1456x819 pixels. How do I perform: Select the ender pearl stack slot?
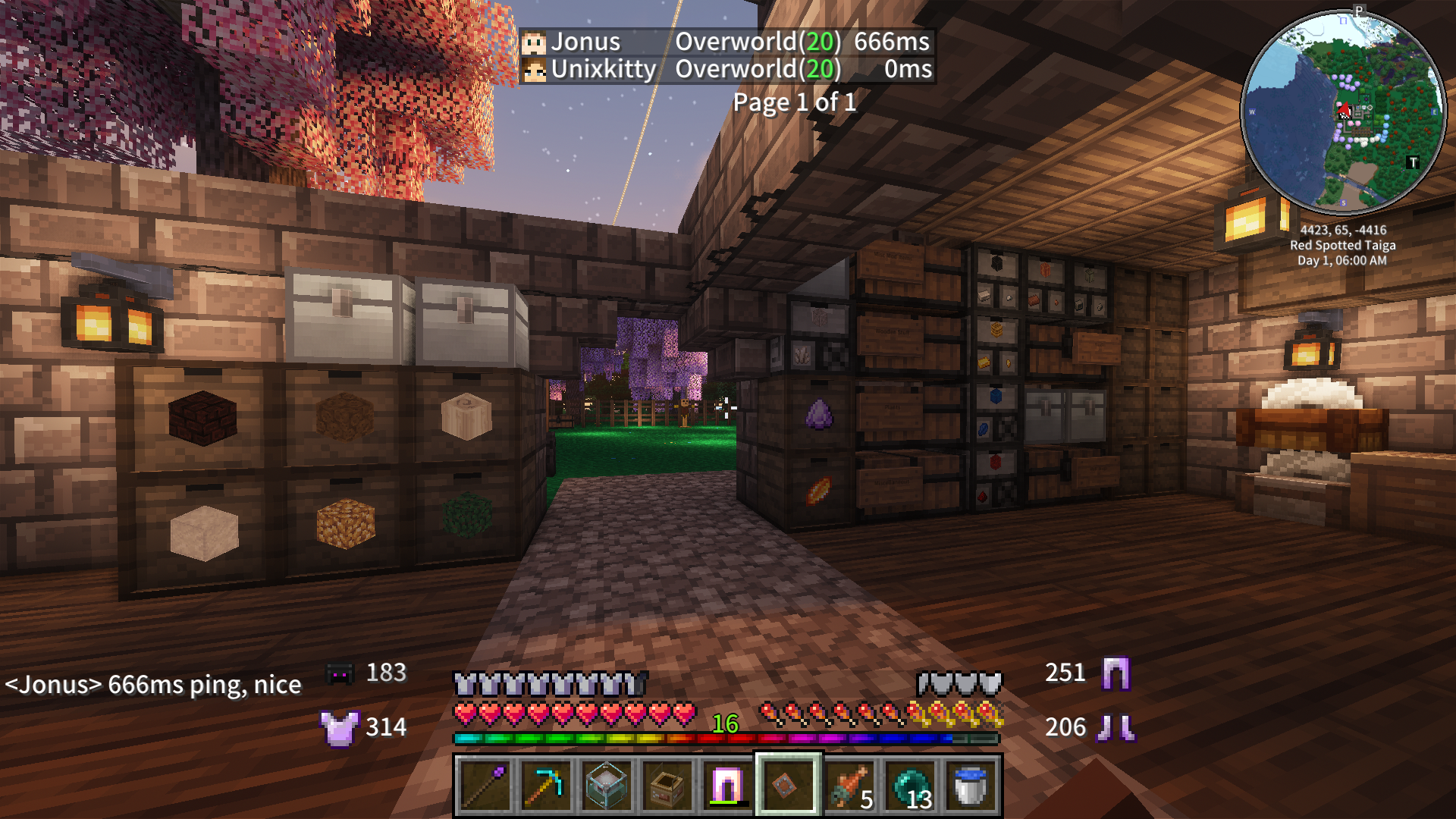pos(910,786)
